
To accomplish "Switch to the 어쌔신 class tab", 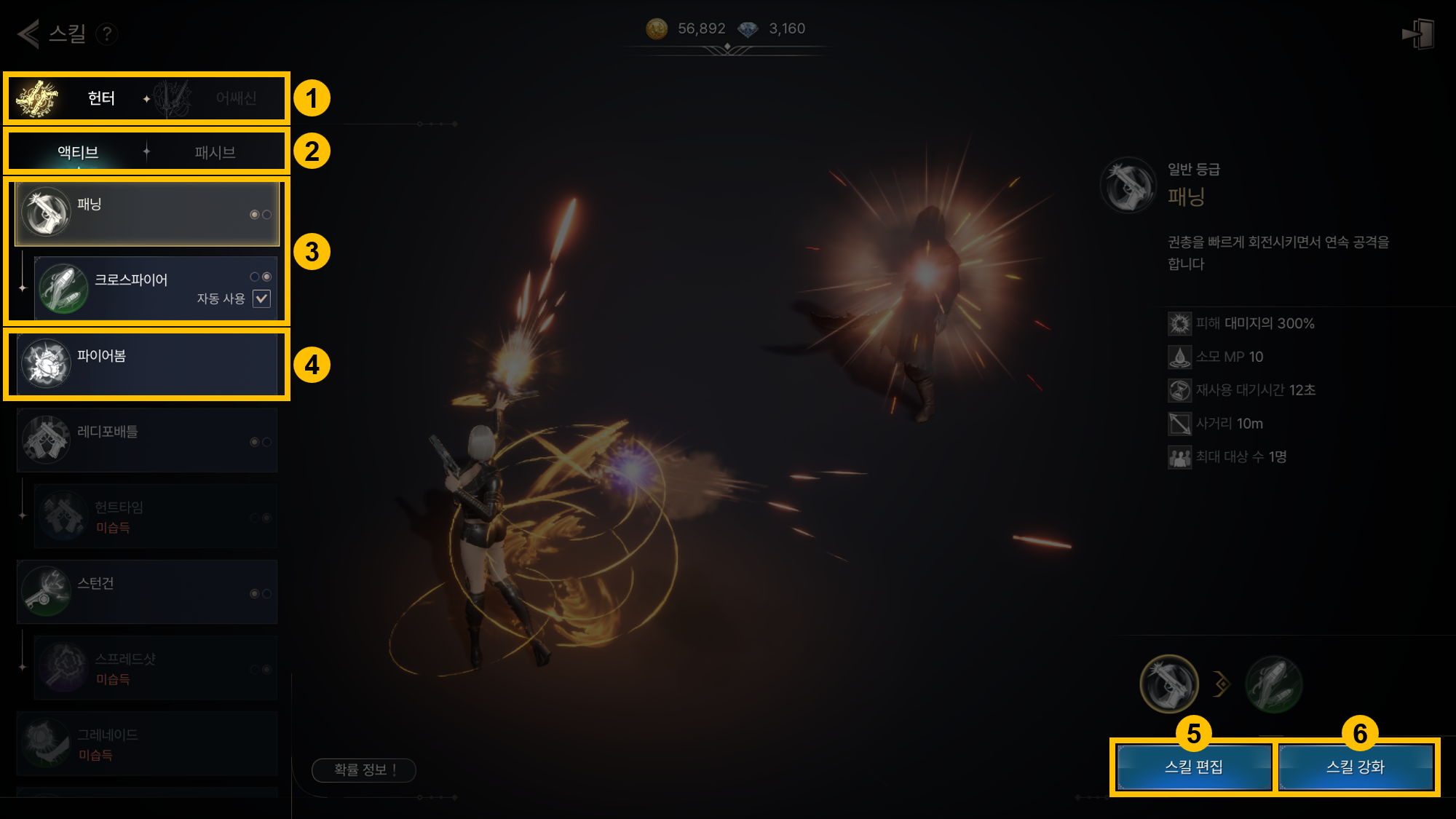I will coord(218,98).
